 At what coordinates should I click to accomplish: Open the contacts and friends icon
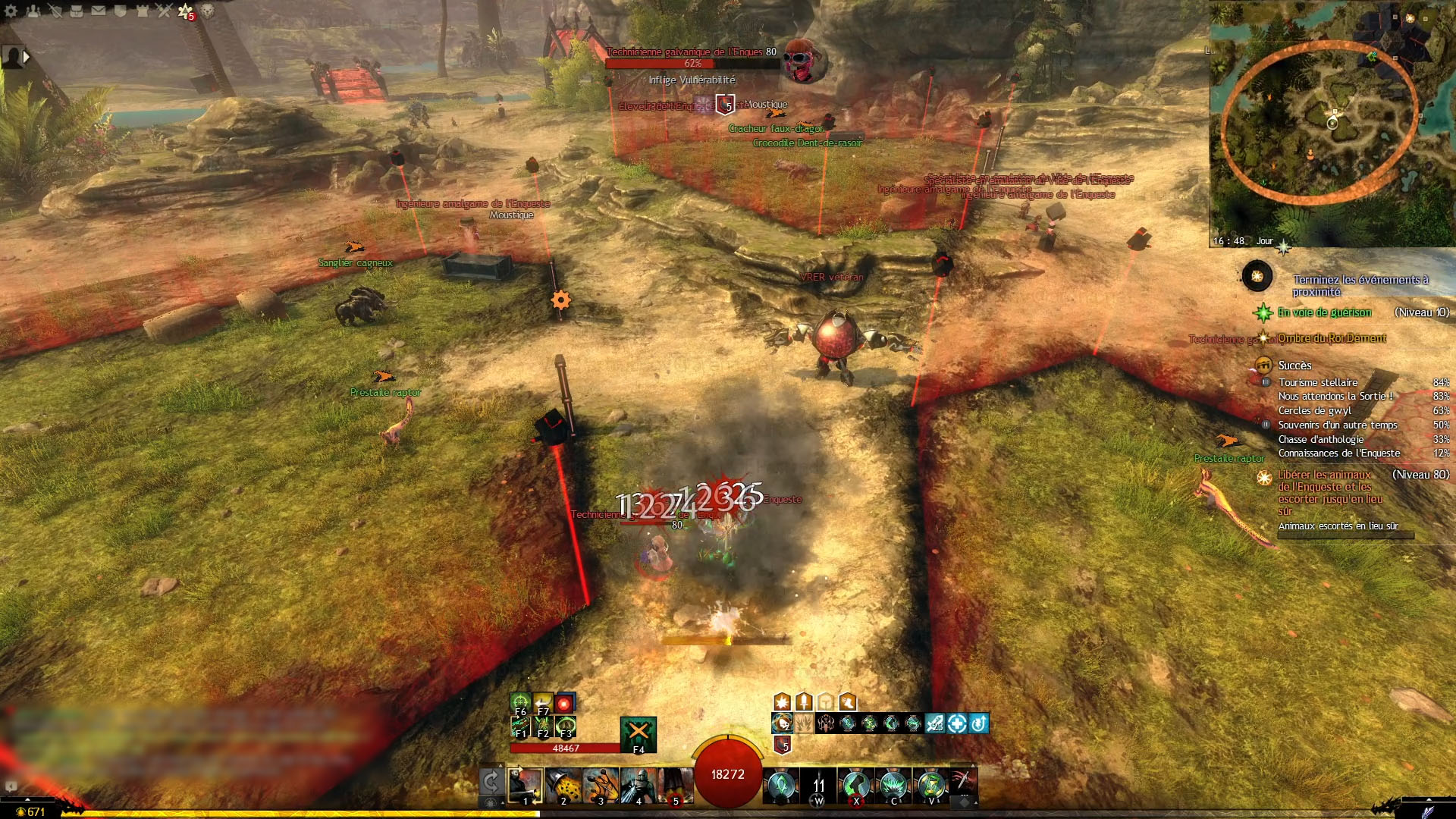(33, 11)
